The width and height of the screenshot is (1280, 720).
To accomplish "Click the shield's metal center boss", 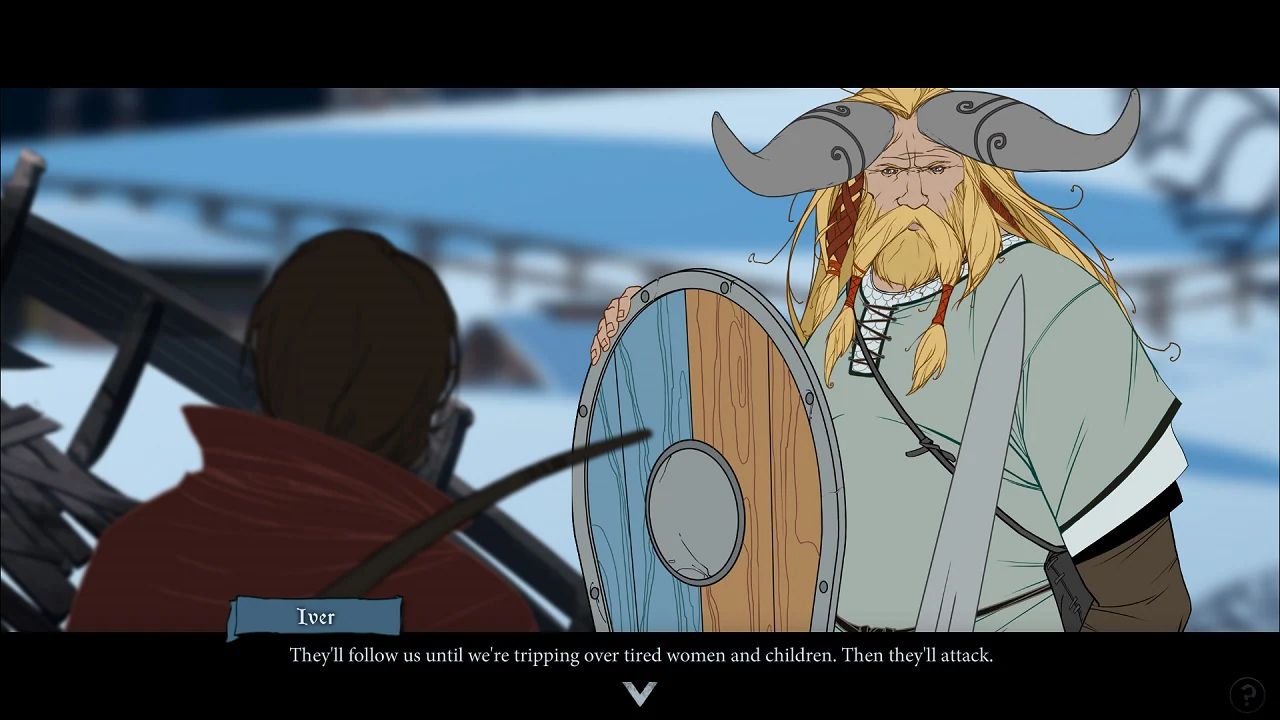I will [690, 510].
